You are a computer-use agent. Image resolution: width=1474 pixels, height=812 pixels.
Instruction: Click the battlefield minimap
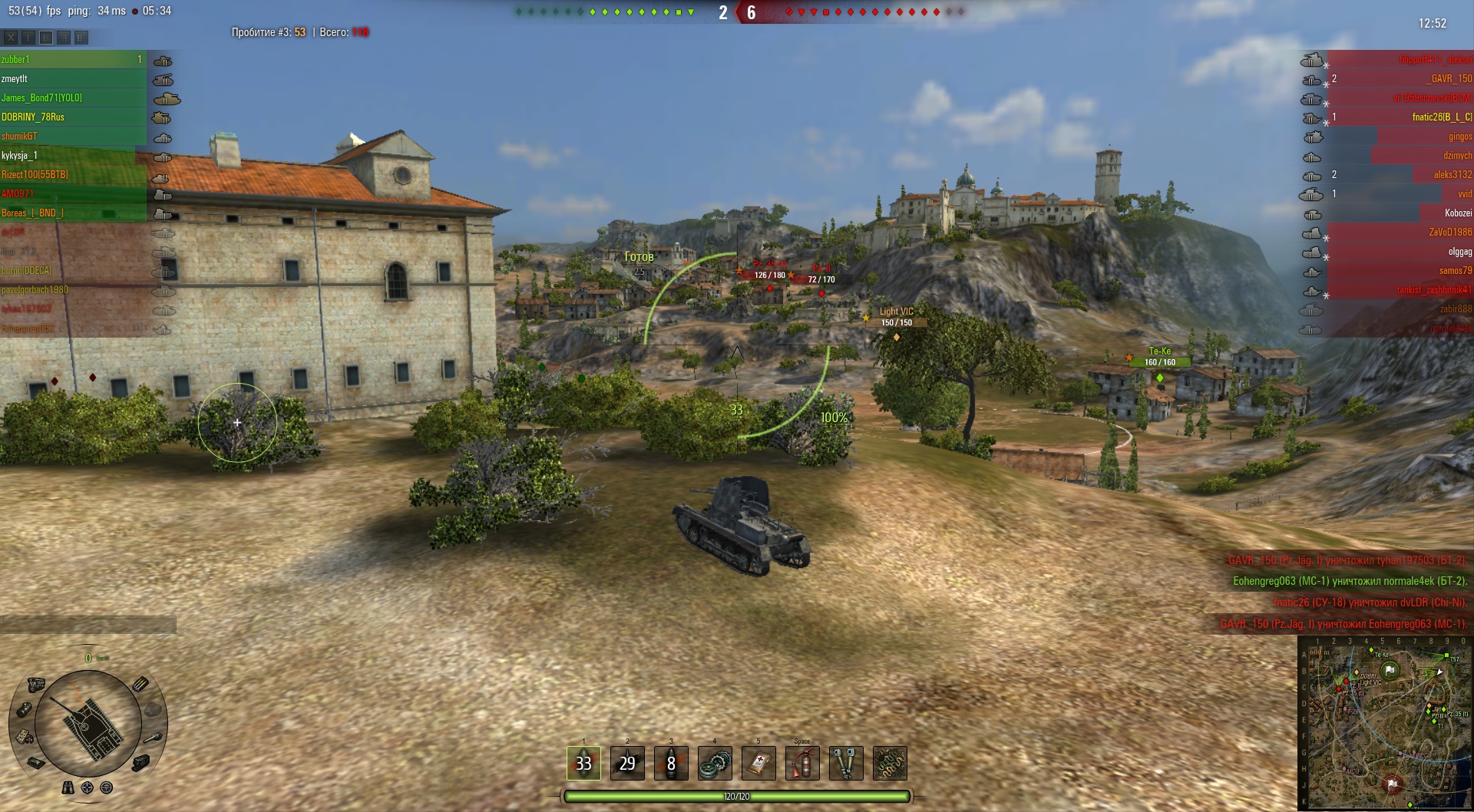(1383, 723)
